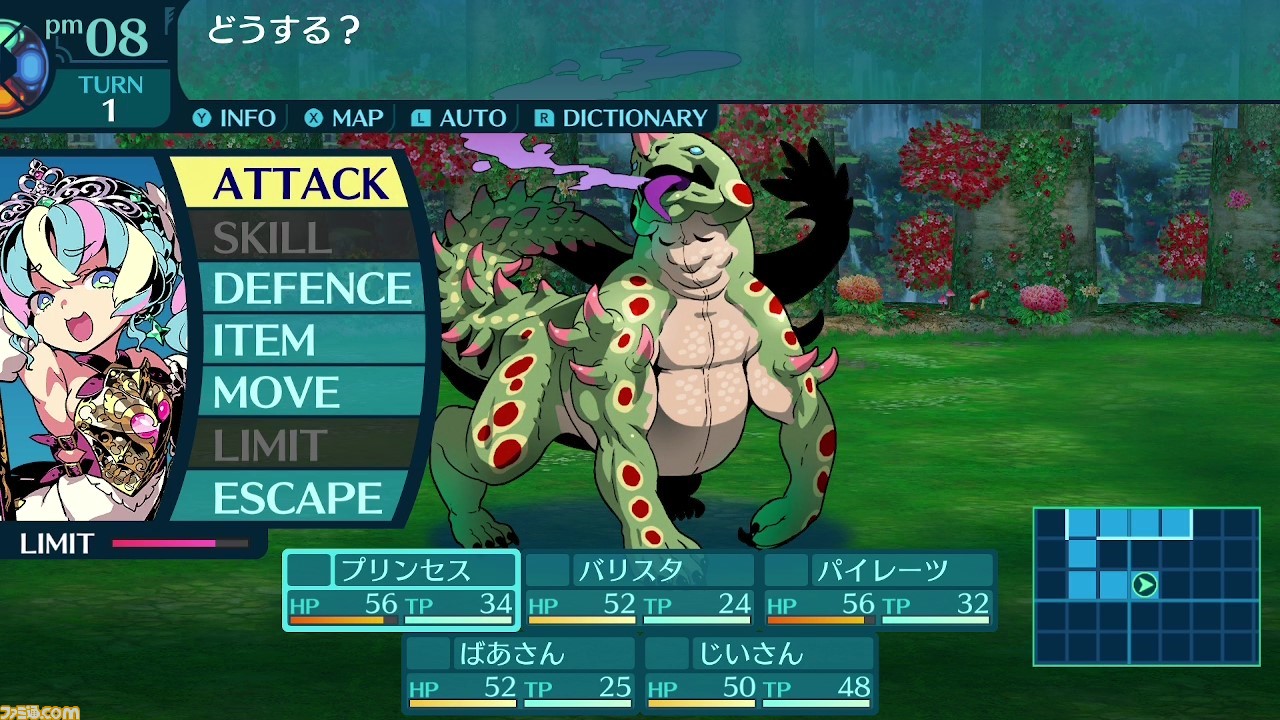This screenshot has width=1280, height=720.
Task: Select party member パイレーツ
Action: 879,589
